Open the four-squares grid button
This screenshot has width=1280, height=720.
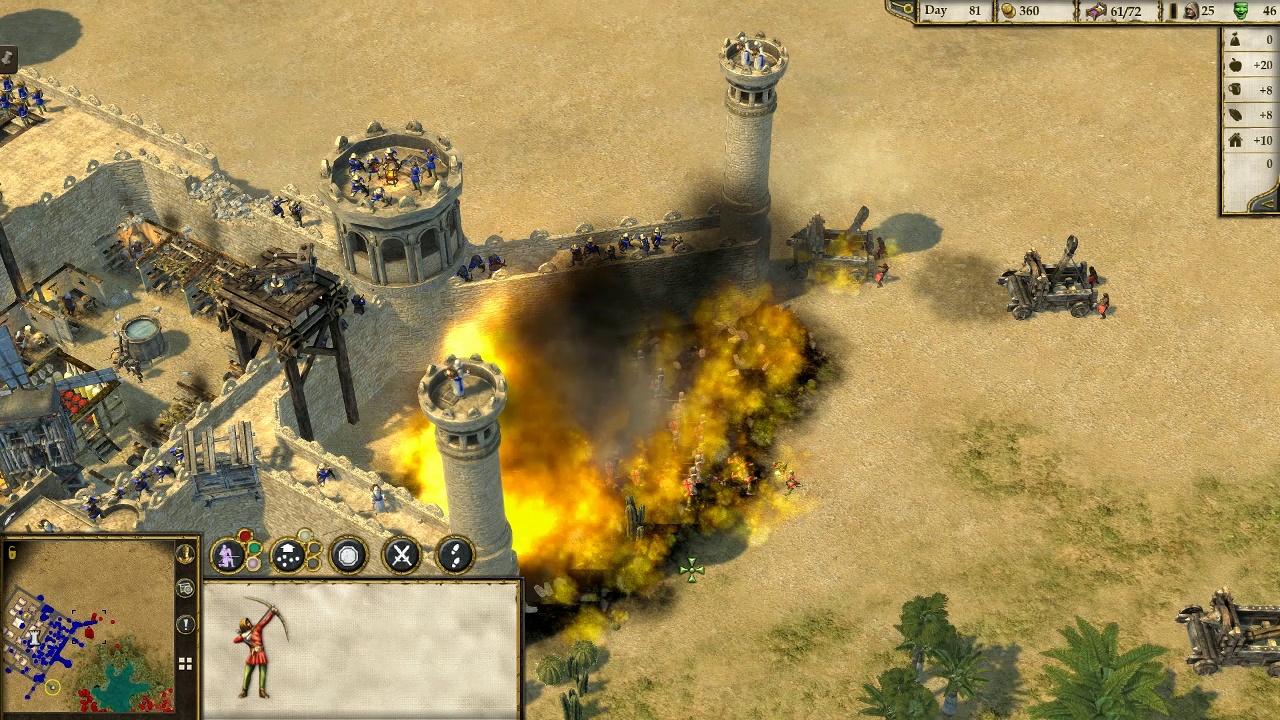click(185, 663)
